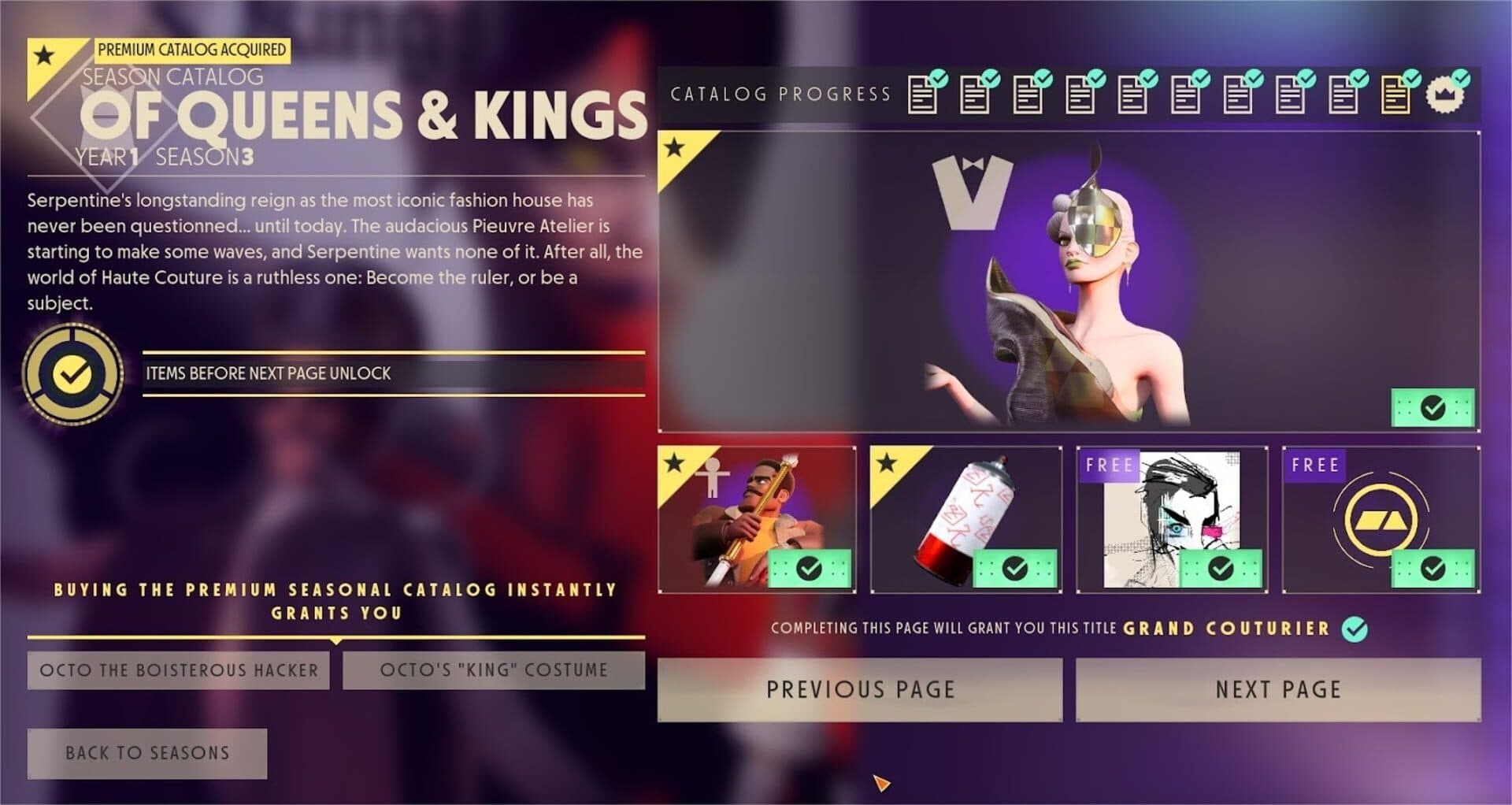Choose Octo's "King" Costume button
The image size is (1512, 805).
click(494, 670)
